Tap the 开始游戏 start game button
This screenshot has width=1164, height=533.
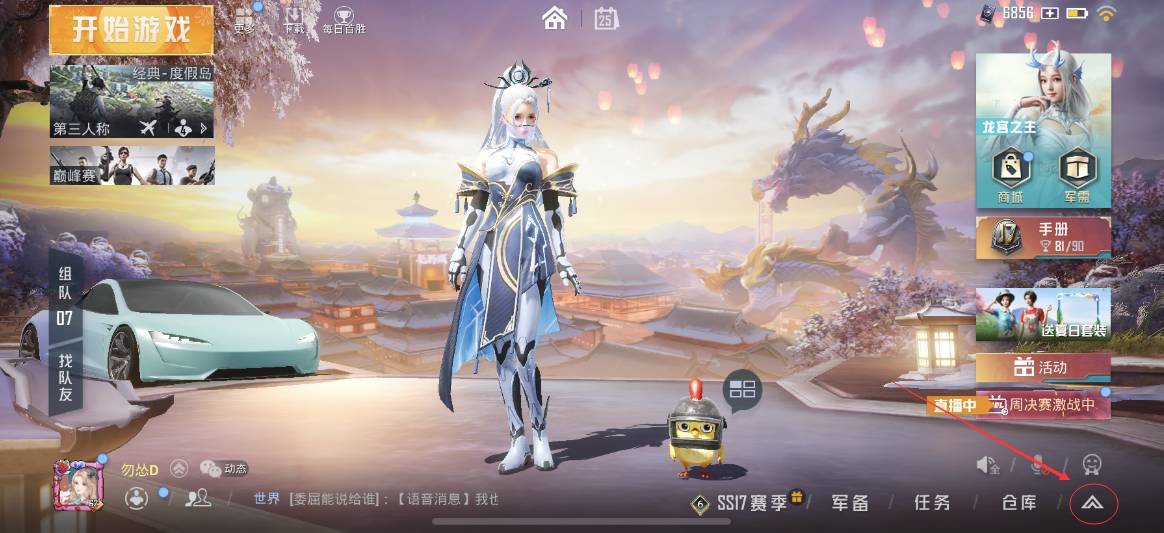tap(131, 29)
